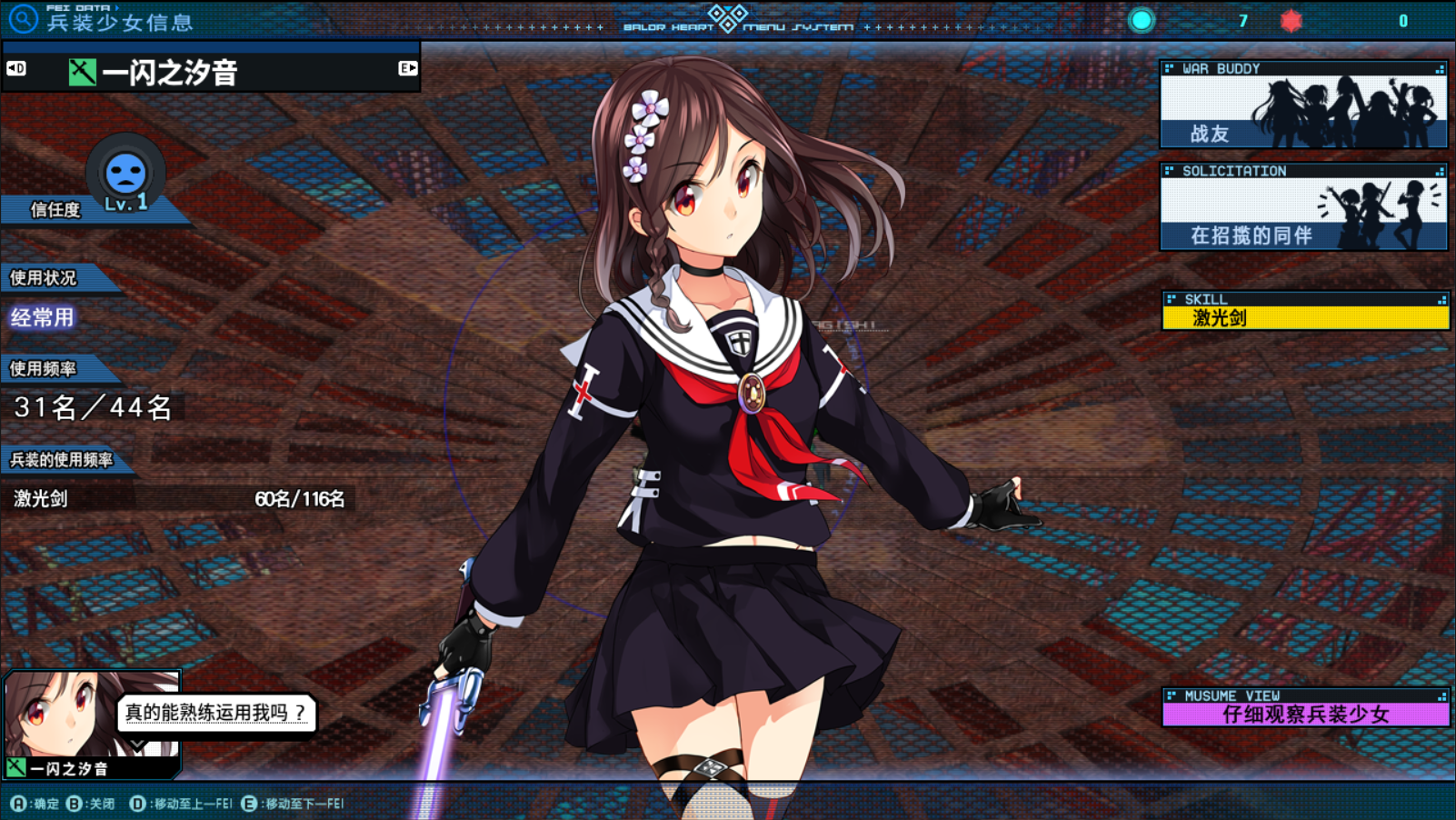Viewport: 1456px width, 820px height.
Task: Go to previous FEI with left arrow
Action: pos(16,68)
